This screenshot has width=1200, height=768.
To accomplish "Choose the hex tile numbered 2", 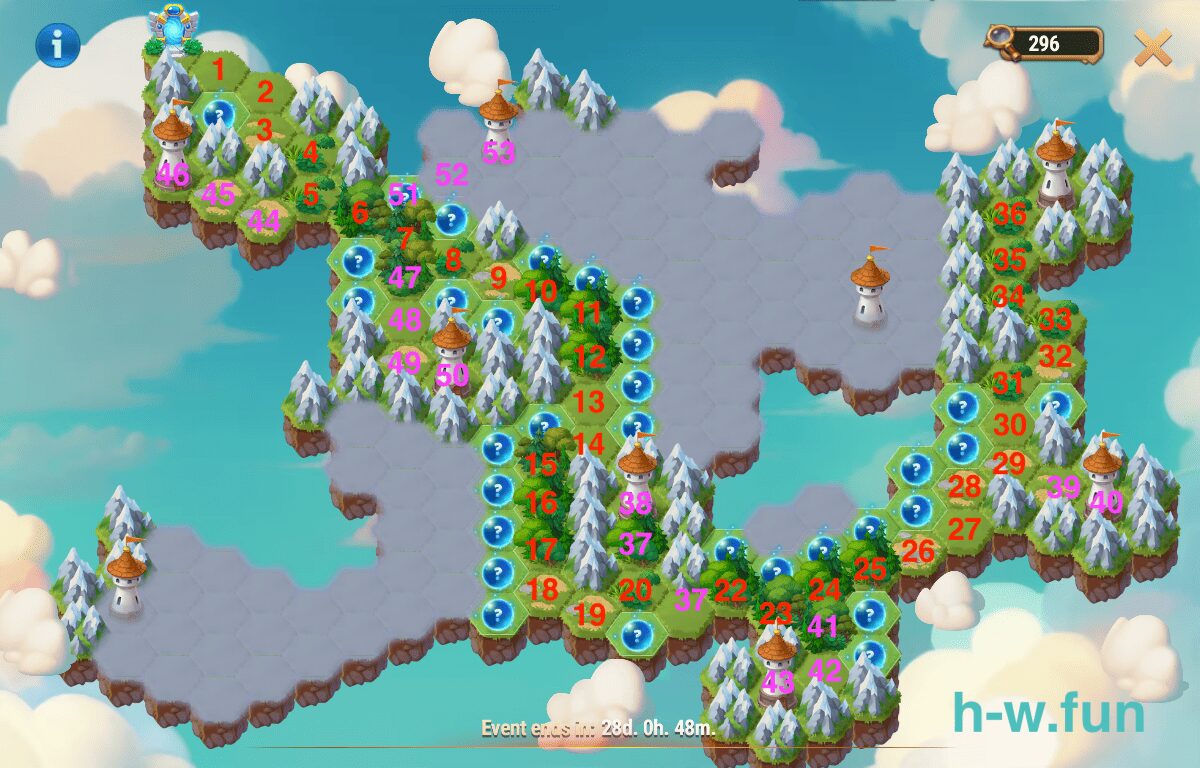I will point(265,93).
